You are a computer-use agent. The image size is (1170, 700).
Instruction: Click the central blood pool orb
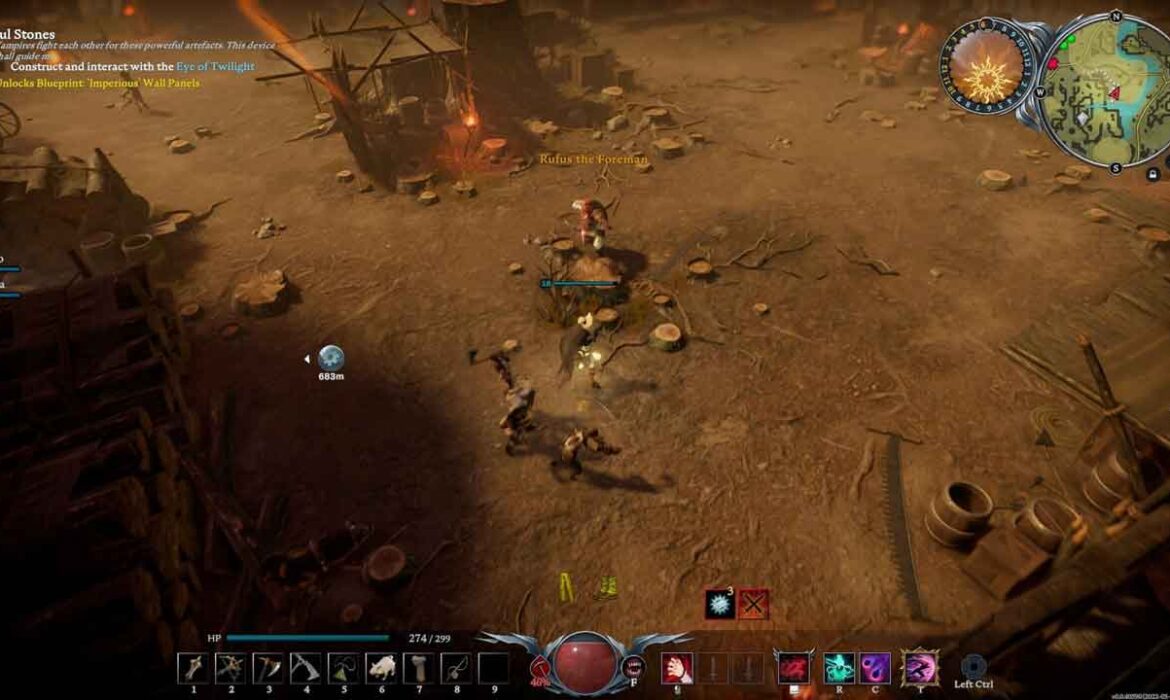click(x=584, y=665)
